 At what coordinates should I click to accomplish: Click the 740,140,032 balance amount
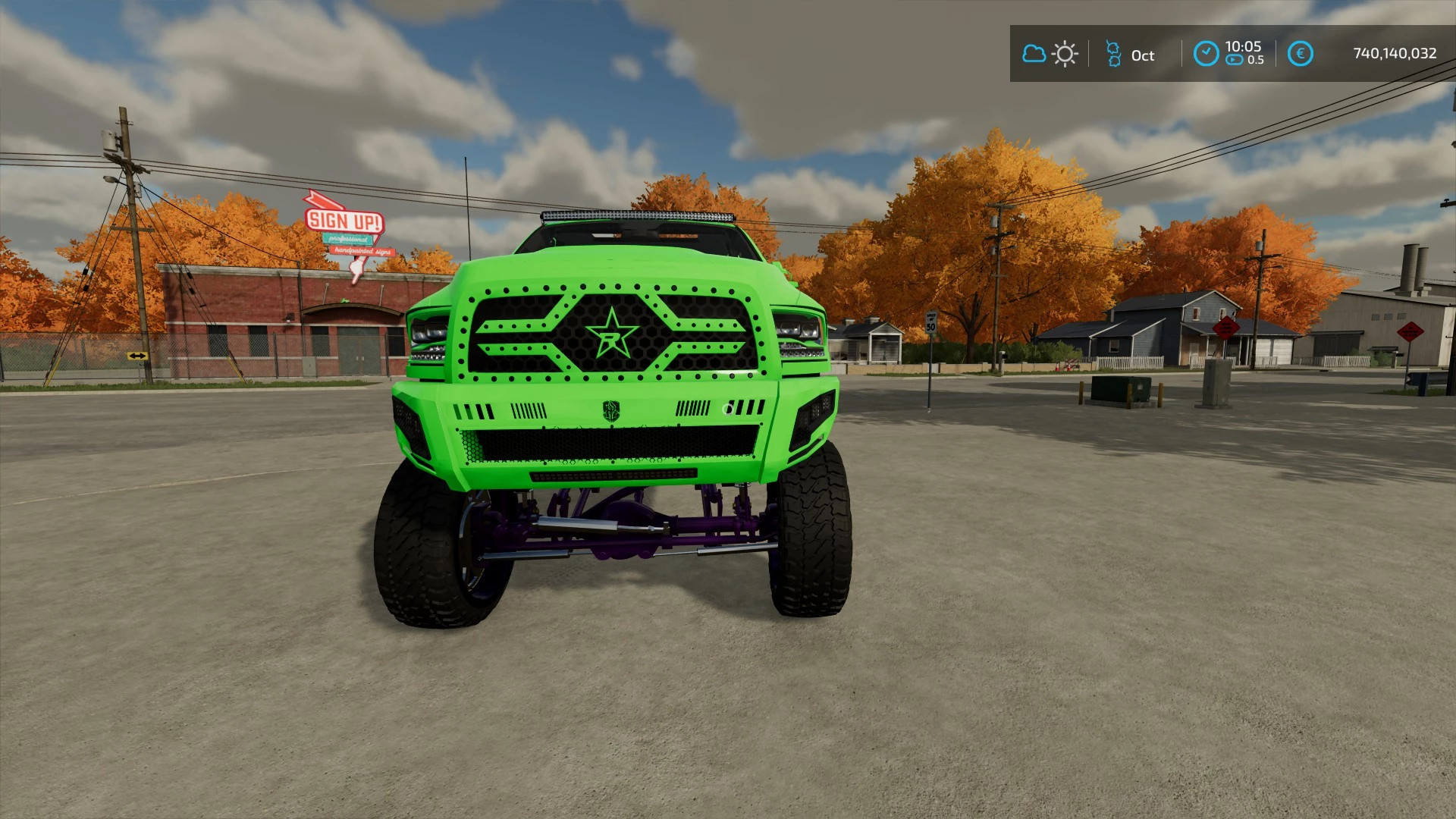click(1395, 52)
